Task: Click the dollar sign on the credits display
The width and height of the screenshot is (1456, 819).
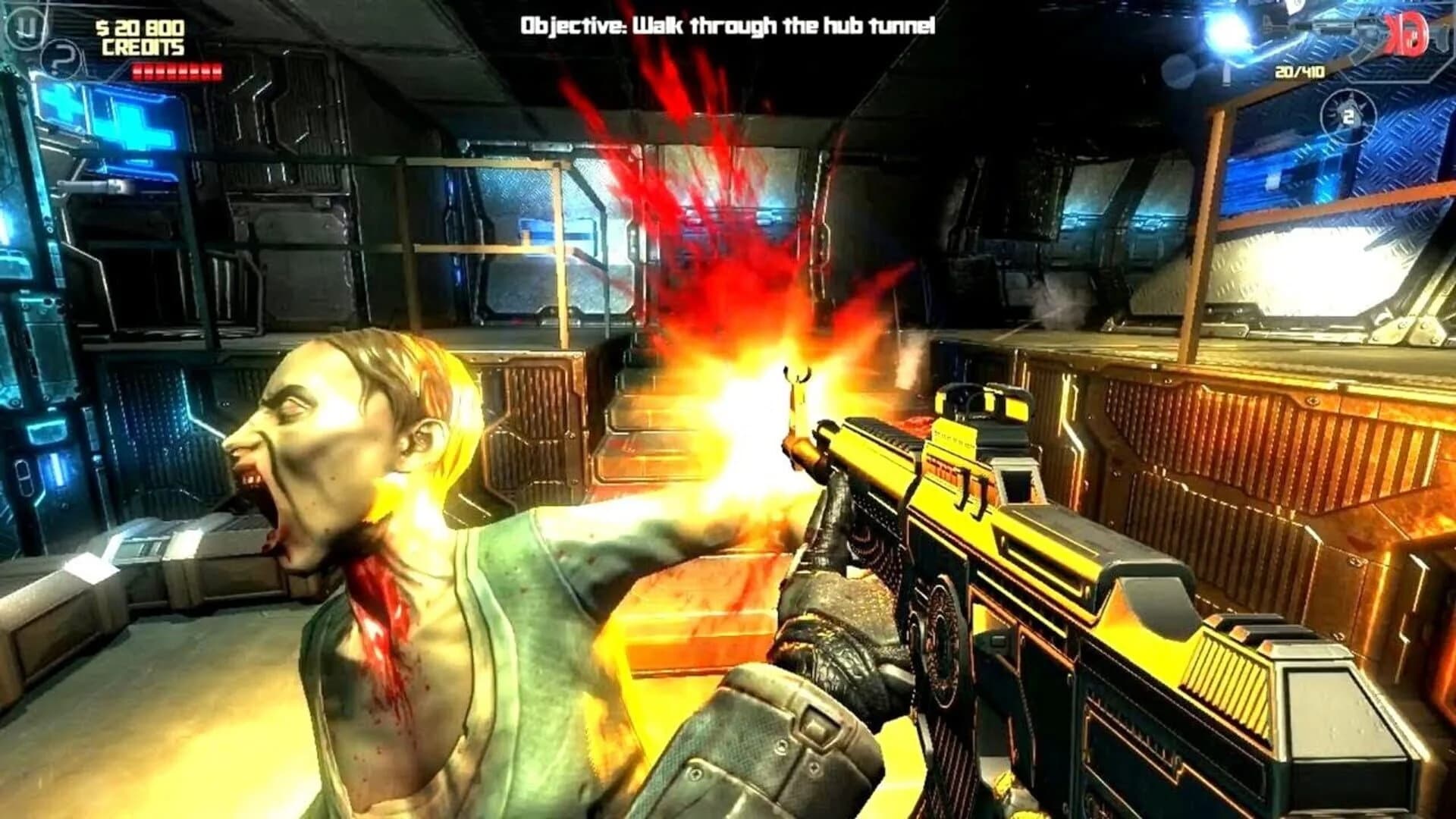Action: pos(102,28)
